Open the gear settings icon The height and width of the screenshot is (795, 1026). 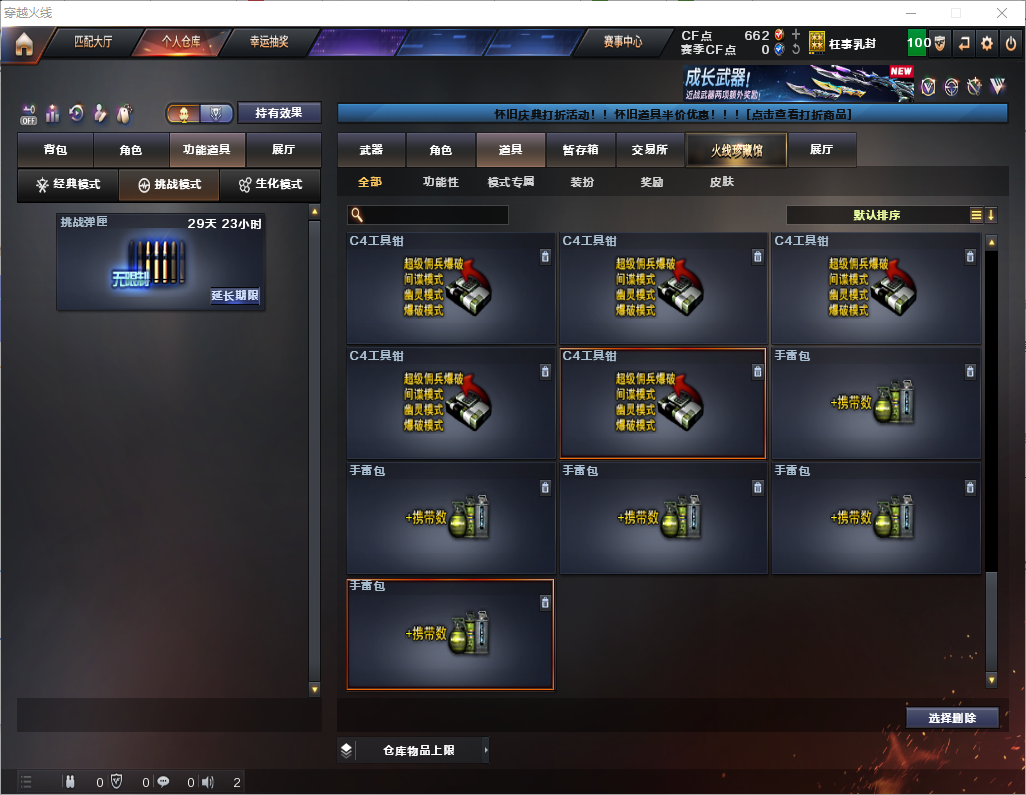[x=987, y=44]
